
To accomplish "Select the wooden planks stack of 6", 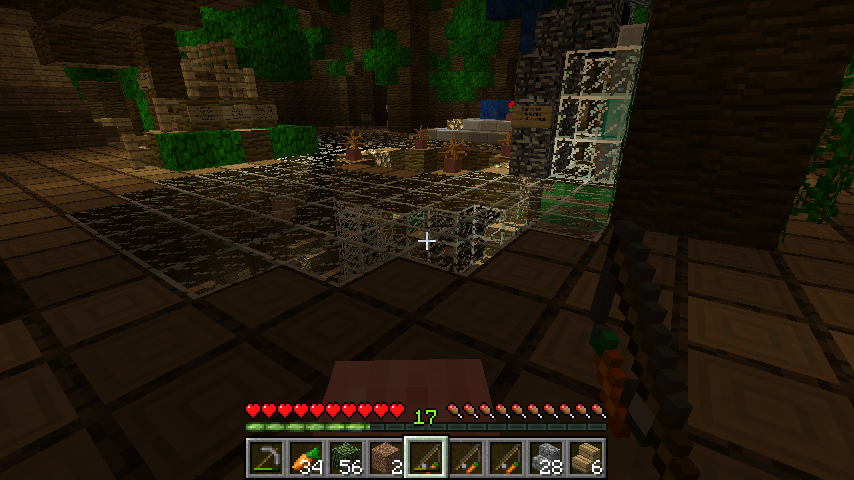I will 586,458.
